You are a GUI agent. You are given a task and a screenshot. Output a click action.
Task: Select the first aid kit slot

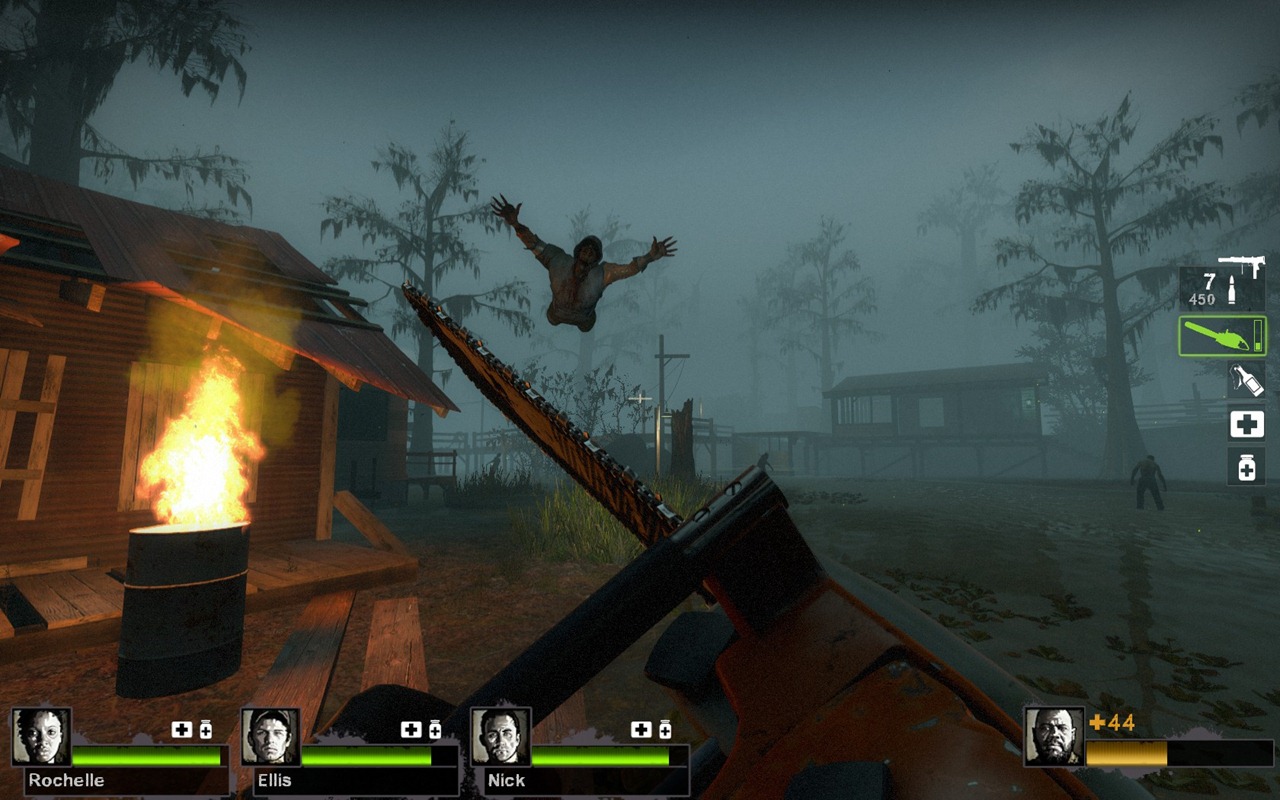tap(1246, 424)
